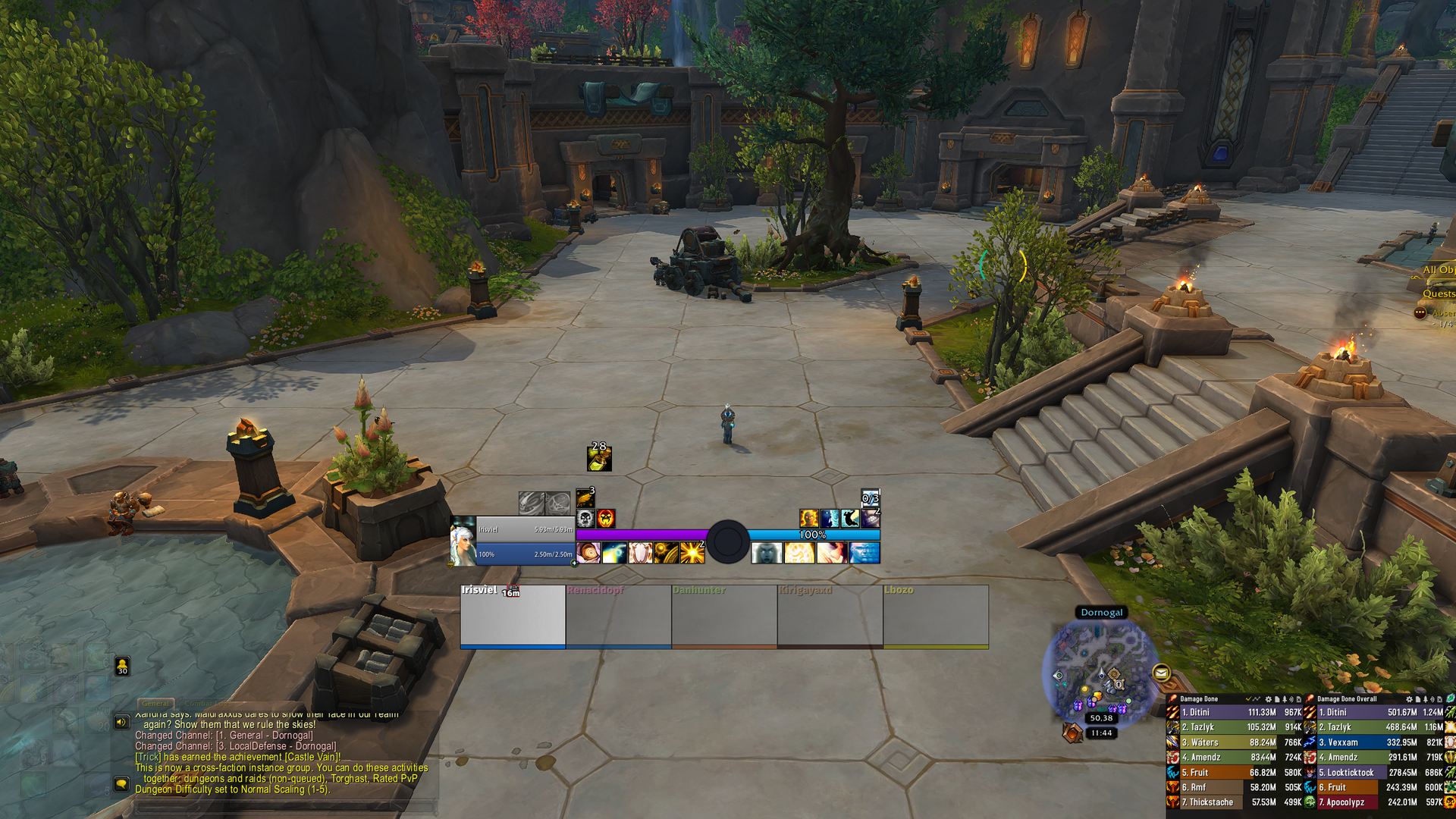Click the healing potion icon with 28 charges

point(599,457)
